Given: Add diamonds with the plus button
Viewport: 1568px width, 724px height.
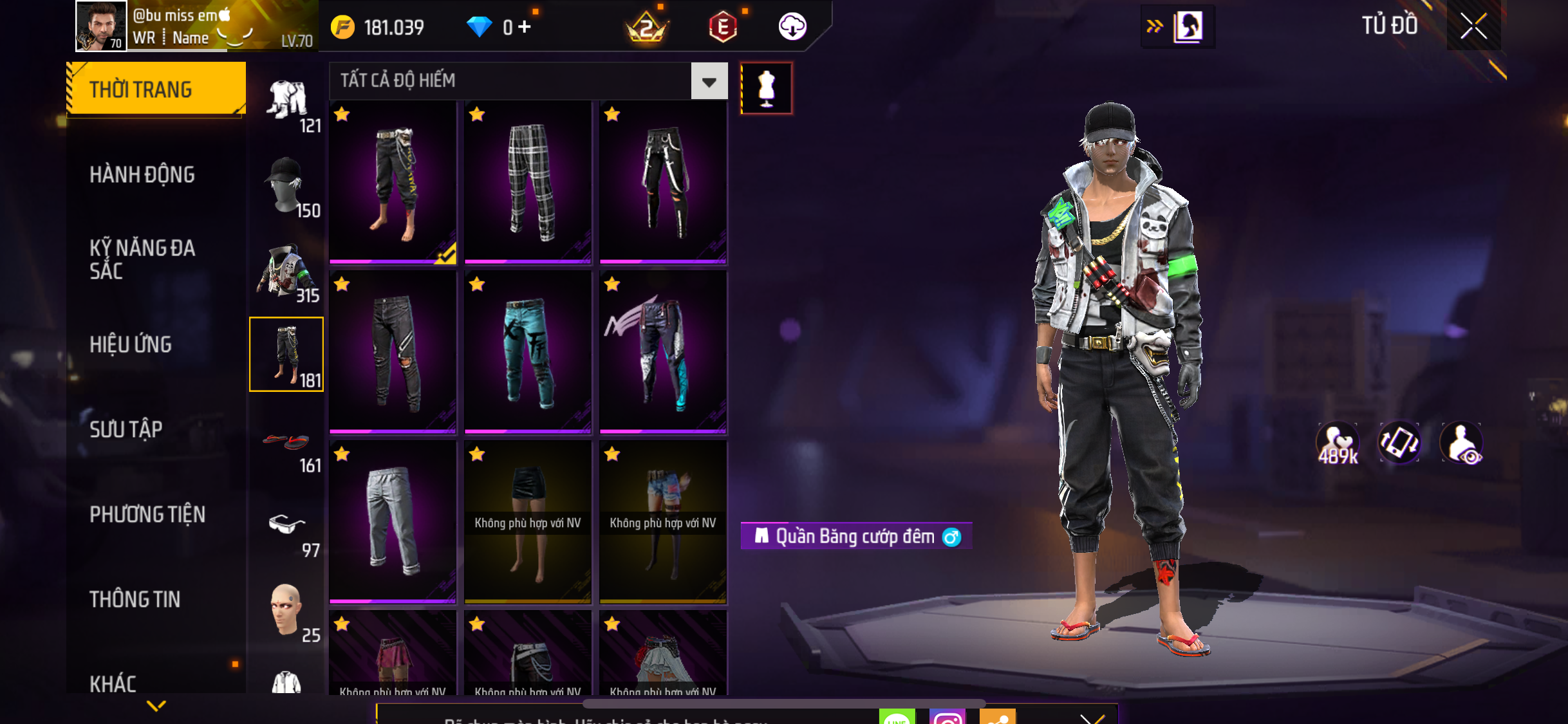Looking at the screenshot, I should click(x=525, y=27).
